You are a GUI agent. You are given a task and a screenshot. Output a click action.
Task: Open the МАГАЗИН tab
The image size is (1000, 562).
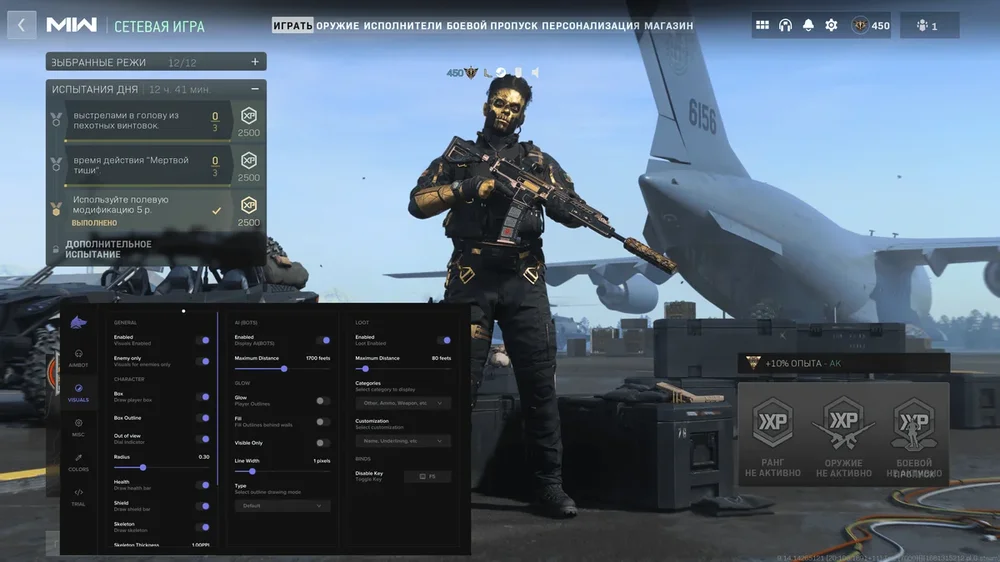(x=668, y=25)
